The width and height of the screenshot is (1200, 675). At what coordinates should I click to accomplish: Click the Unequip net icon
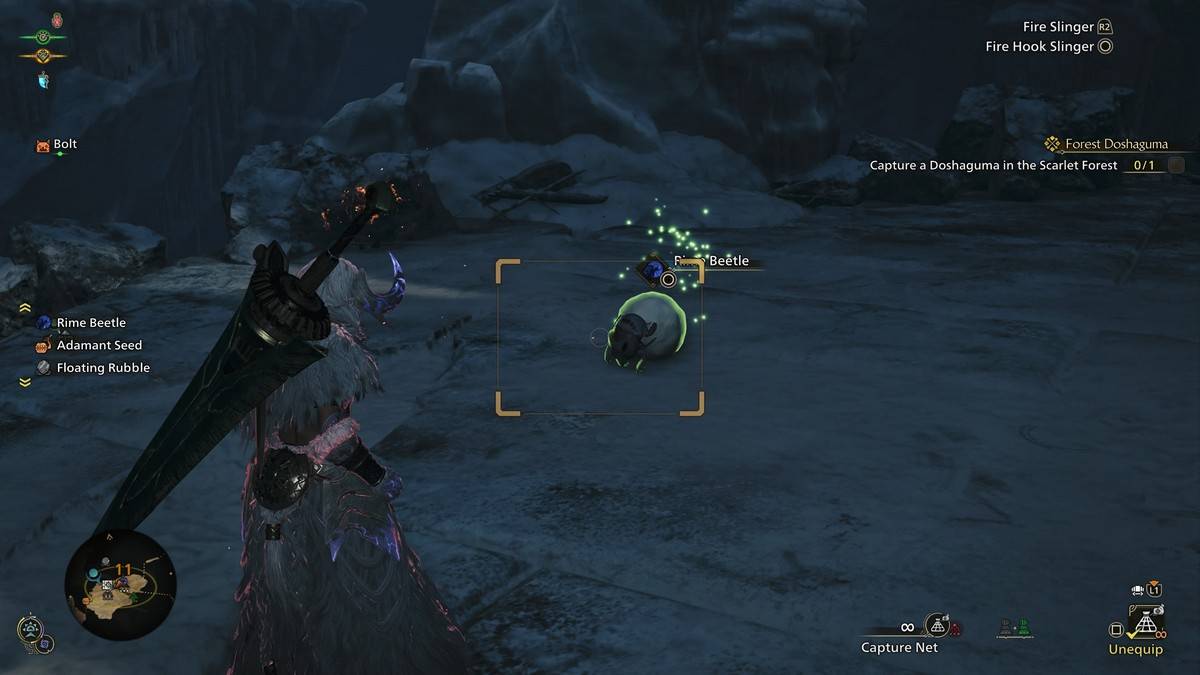point(1145,625)
